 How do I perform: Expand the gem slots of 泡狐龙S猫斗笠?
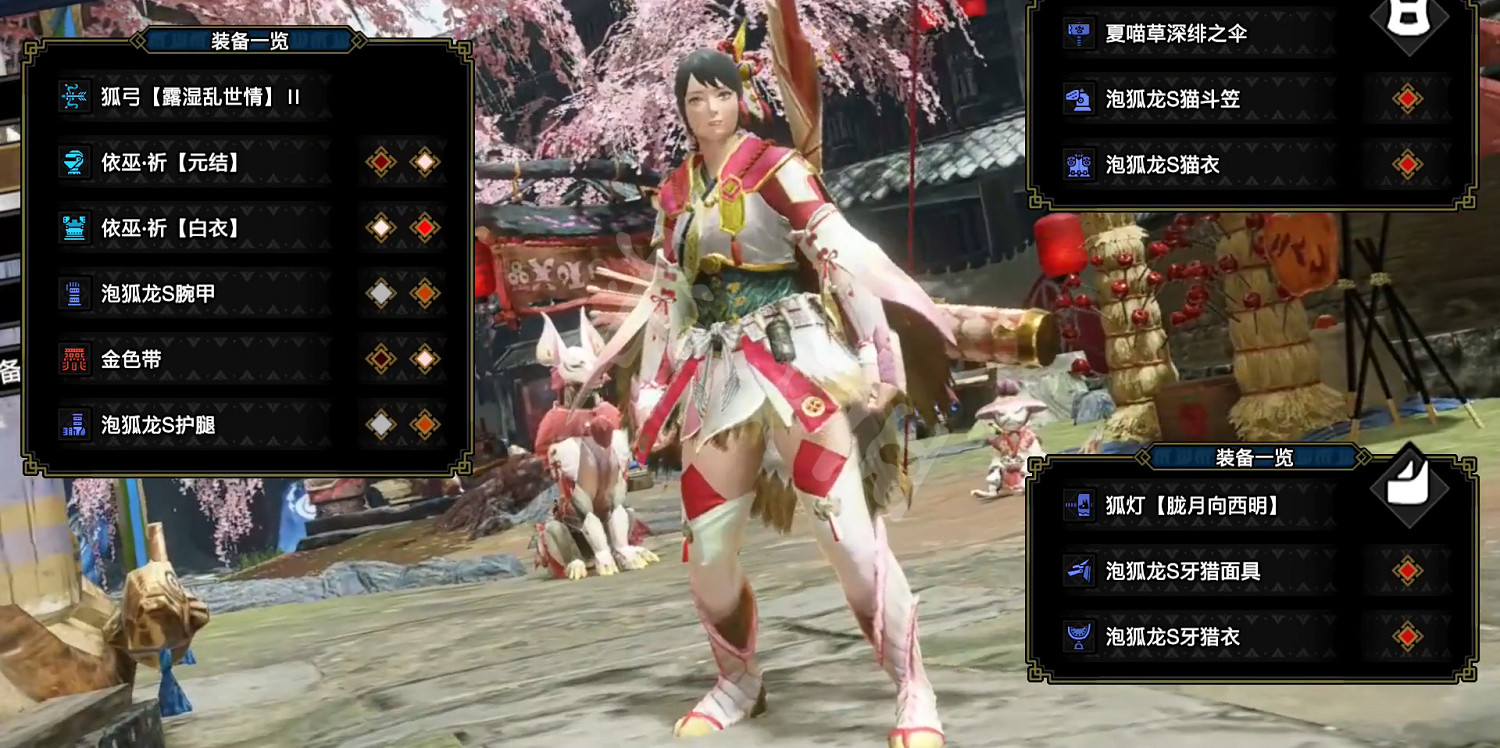click(x=1408, y=97)
